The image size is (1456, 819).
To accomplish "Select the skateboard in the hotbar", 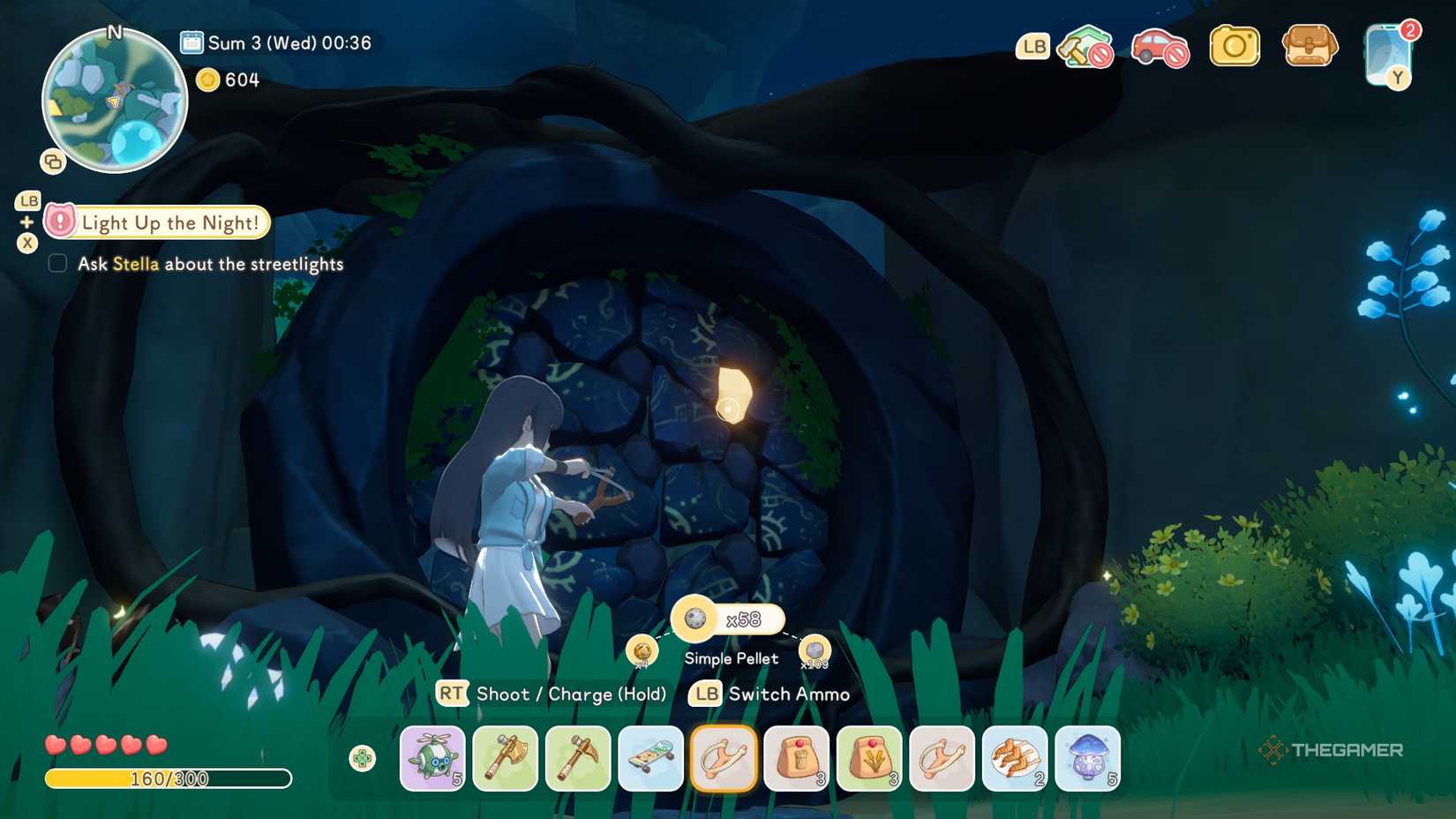I will click(x=650, y=758).
